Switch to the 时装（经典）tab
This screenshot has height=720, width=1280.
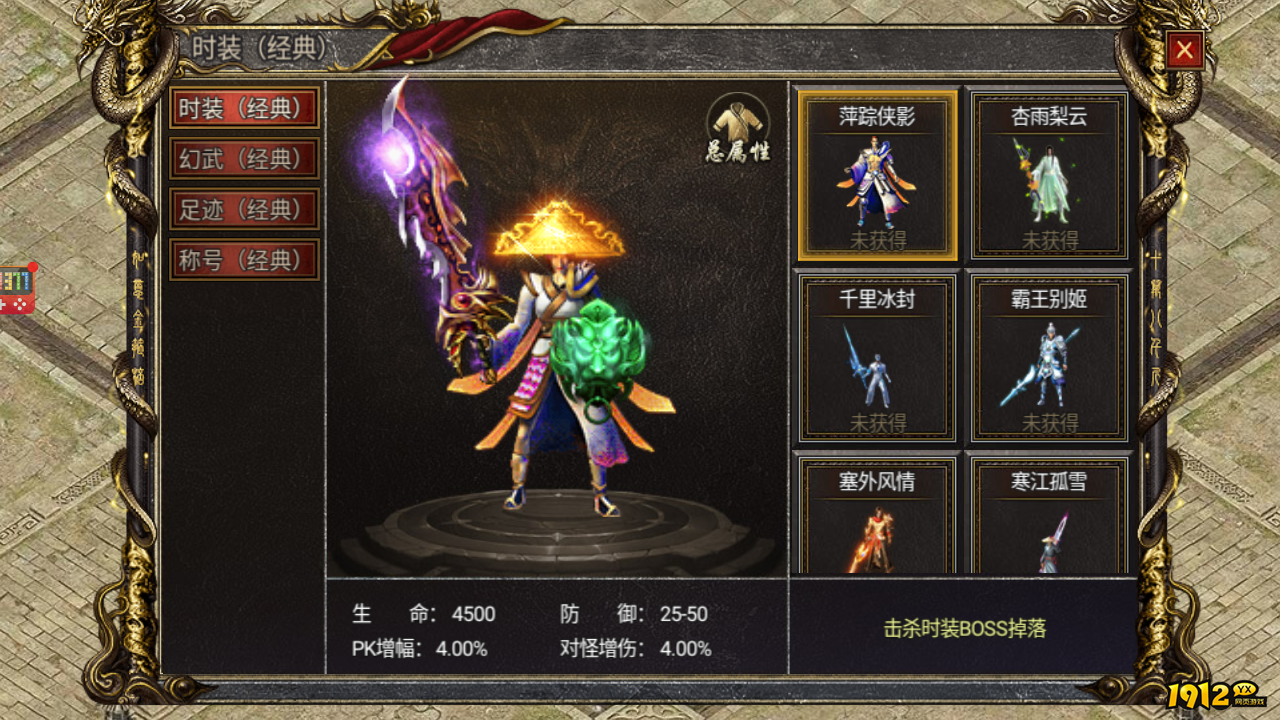[x=244, y=108]
